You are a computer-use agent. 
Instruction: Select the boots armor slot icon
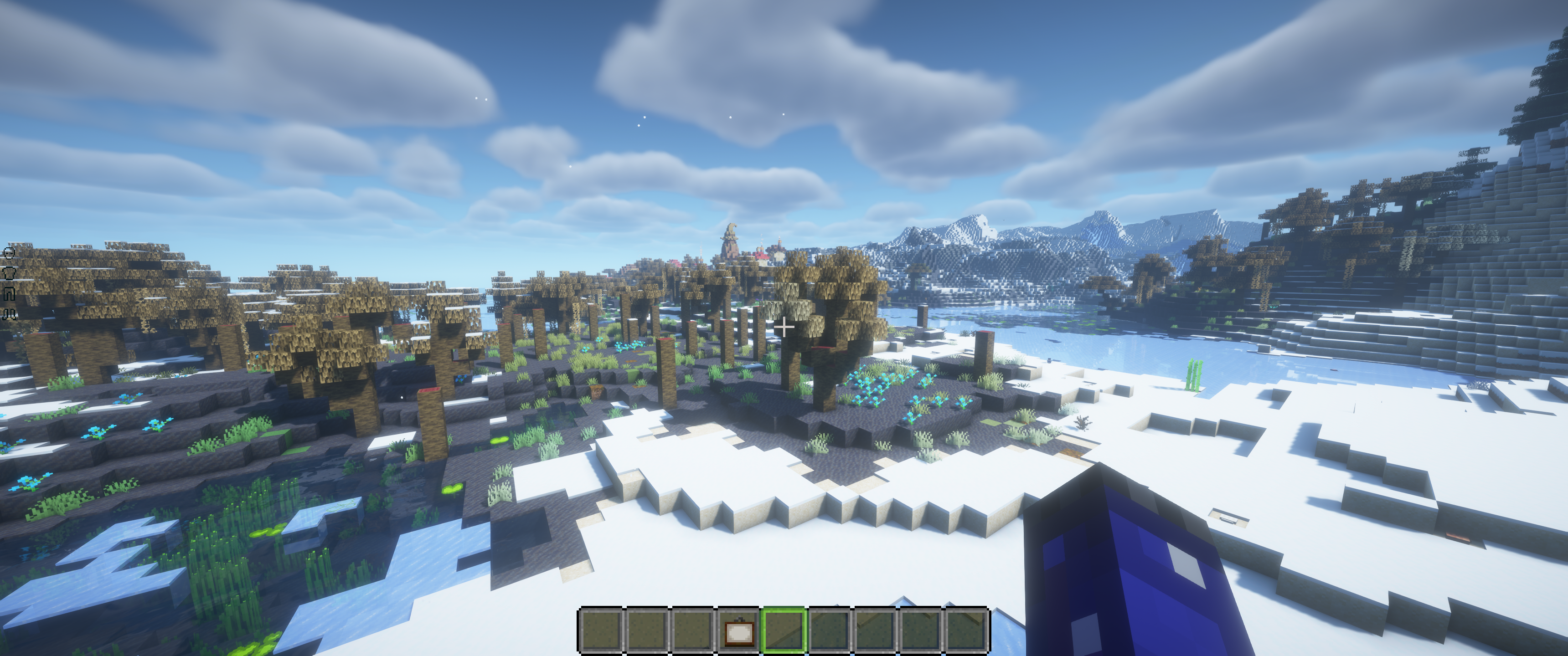click(9, 314)
